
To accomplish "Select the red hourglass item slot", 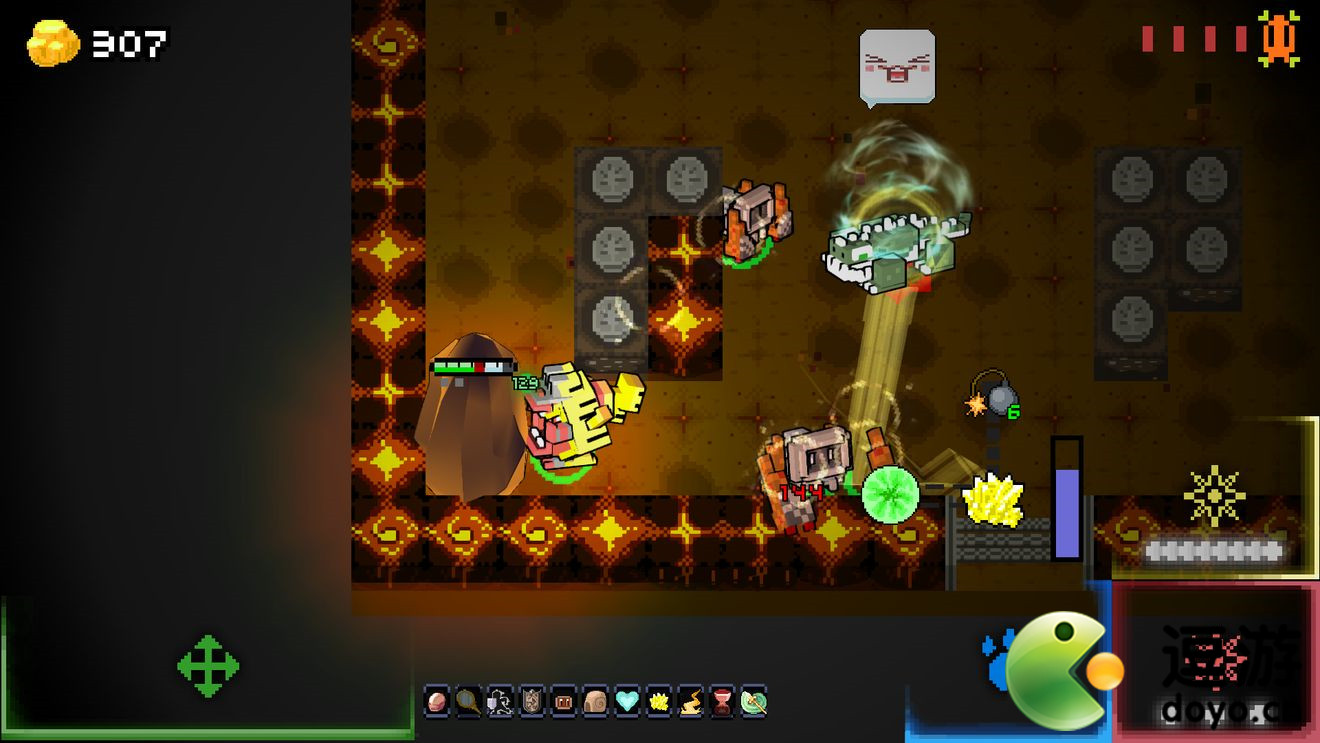I will (x=722, y=702).
